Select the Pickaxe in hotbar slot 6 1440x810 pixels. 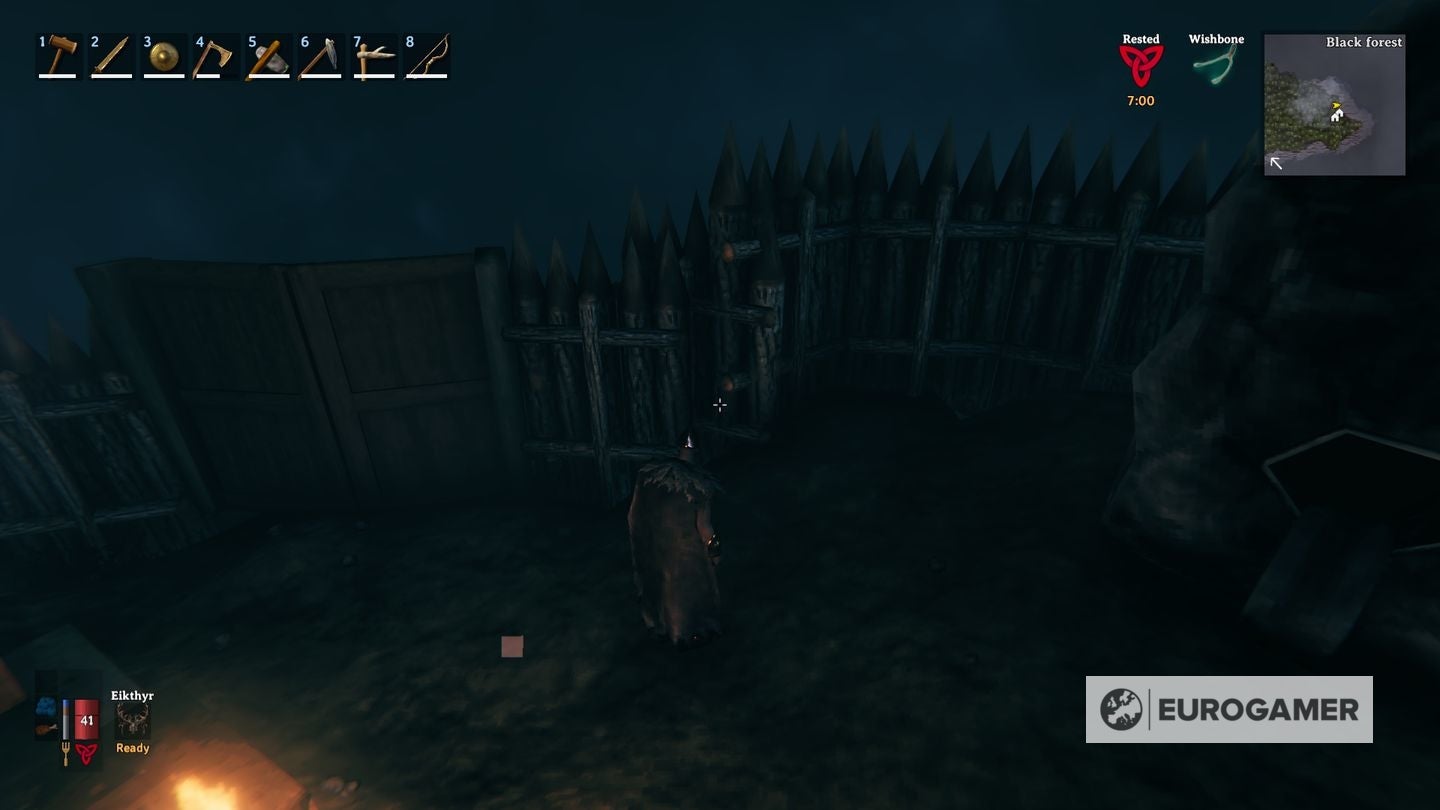tap(321, 55)
